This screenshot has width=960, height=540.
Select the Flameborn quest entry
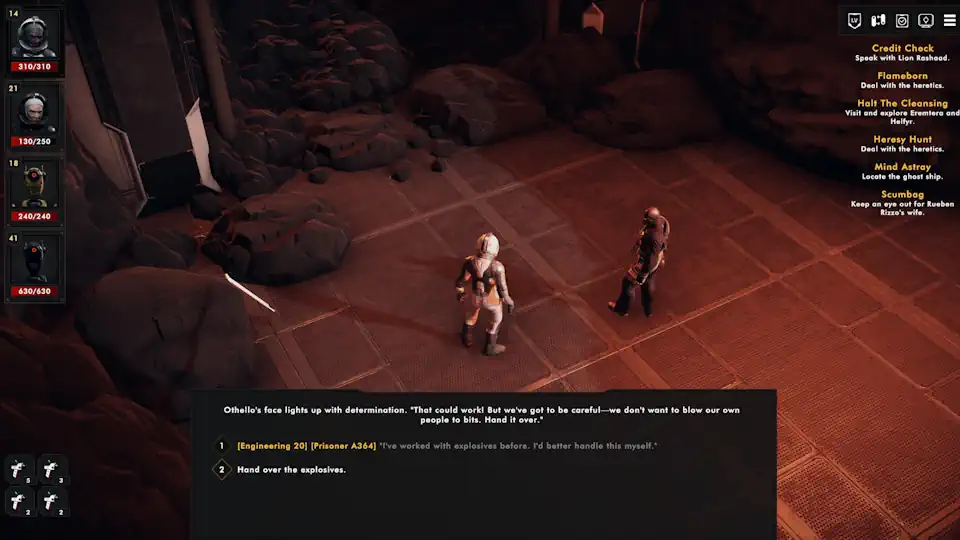pos(902,76)
